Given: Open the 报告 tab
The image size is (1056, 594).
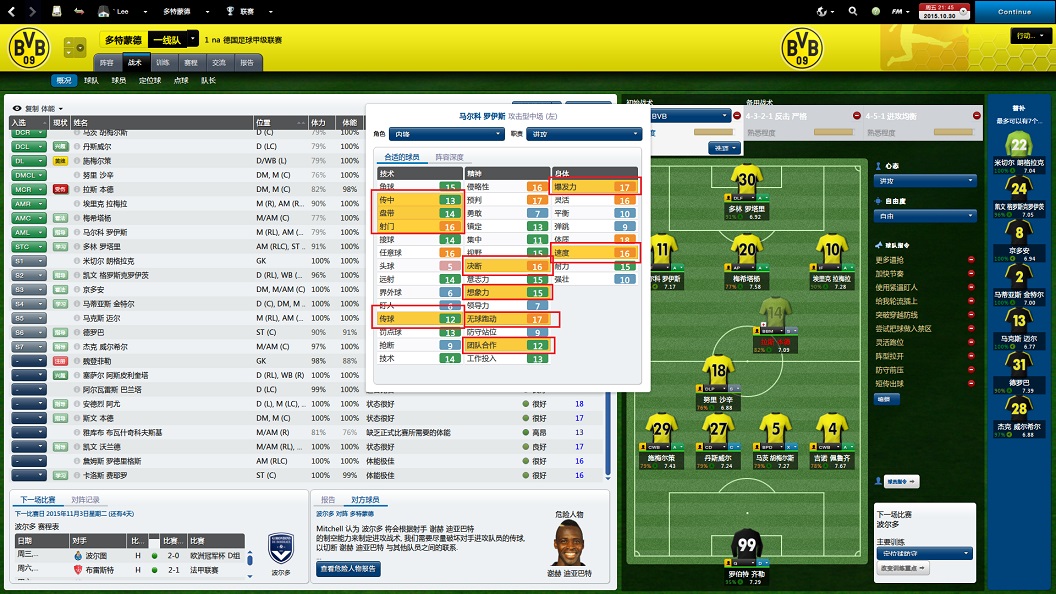Looking at the screenshot, I should 246,62.
